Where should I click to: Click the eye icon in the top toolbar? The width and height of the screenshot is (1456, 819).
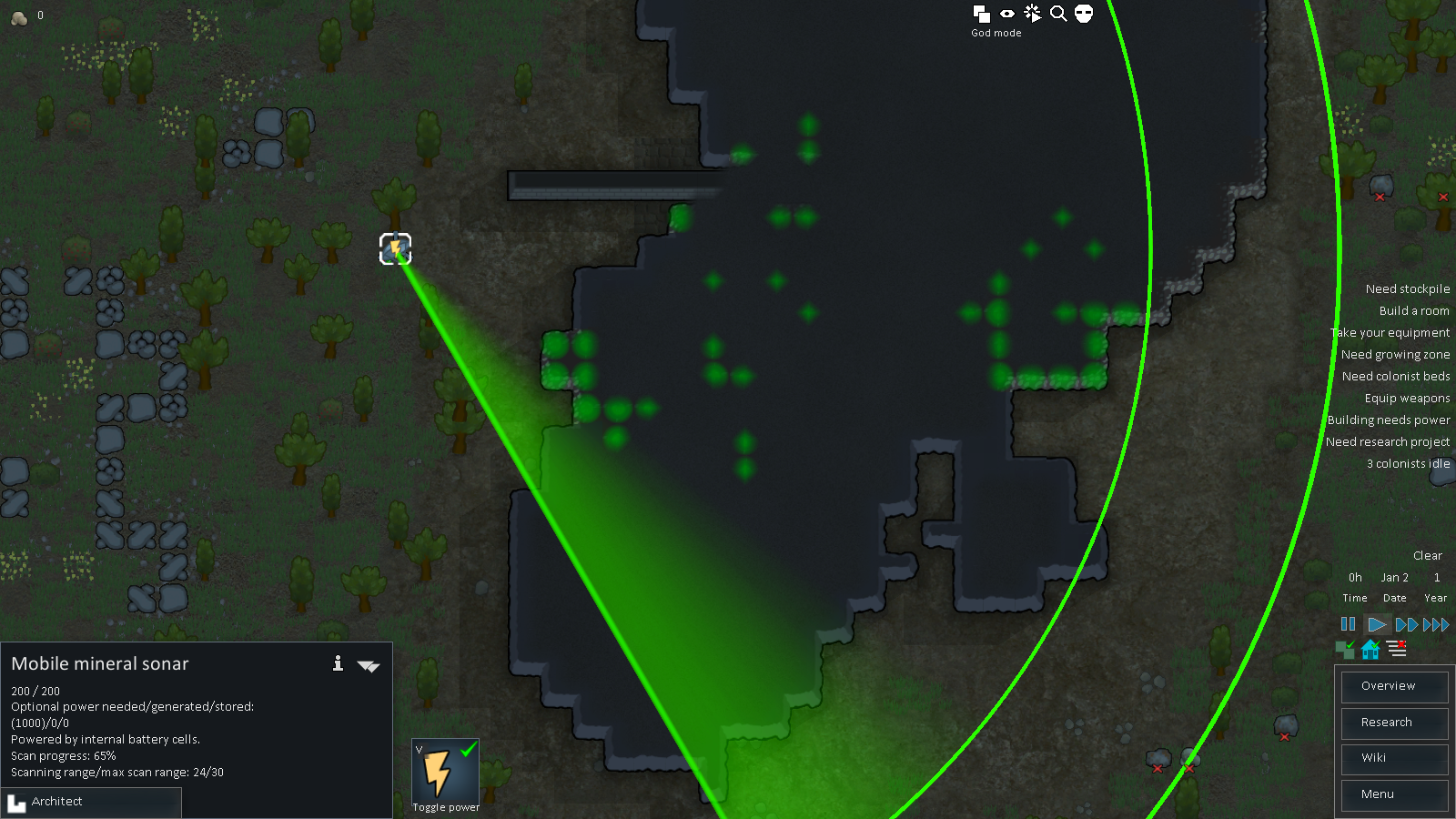pyautogui.click(x=1006, y=14)
